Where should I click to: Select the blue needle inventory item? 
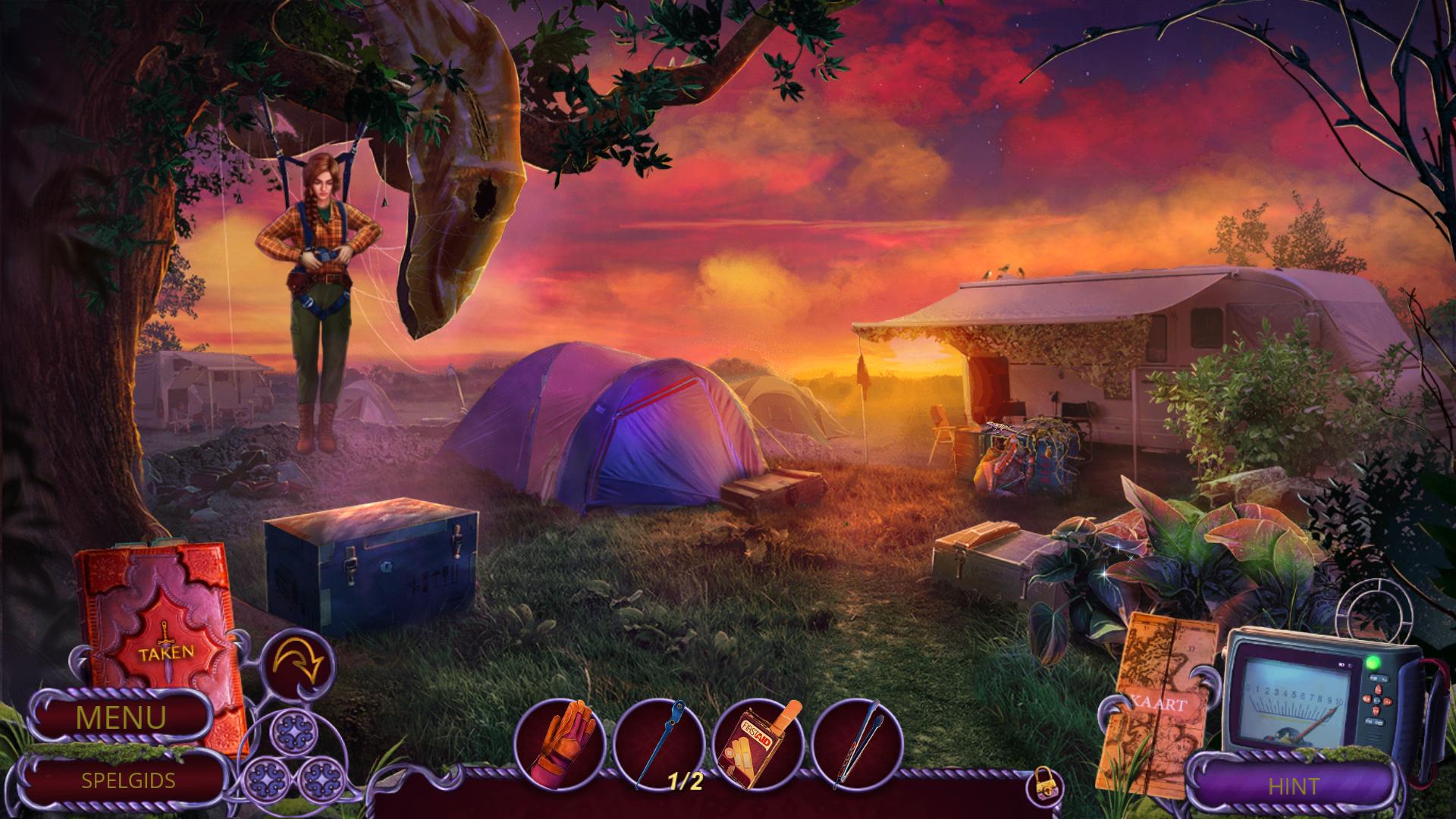click(657, 743)
